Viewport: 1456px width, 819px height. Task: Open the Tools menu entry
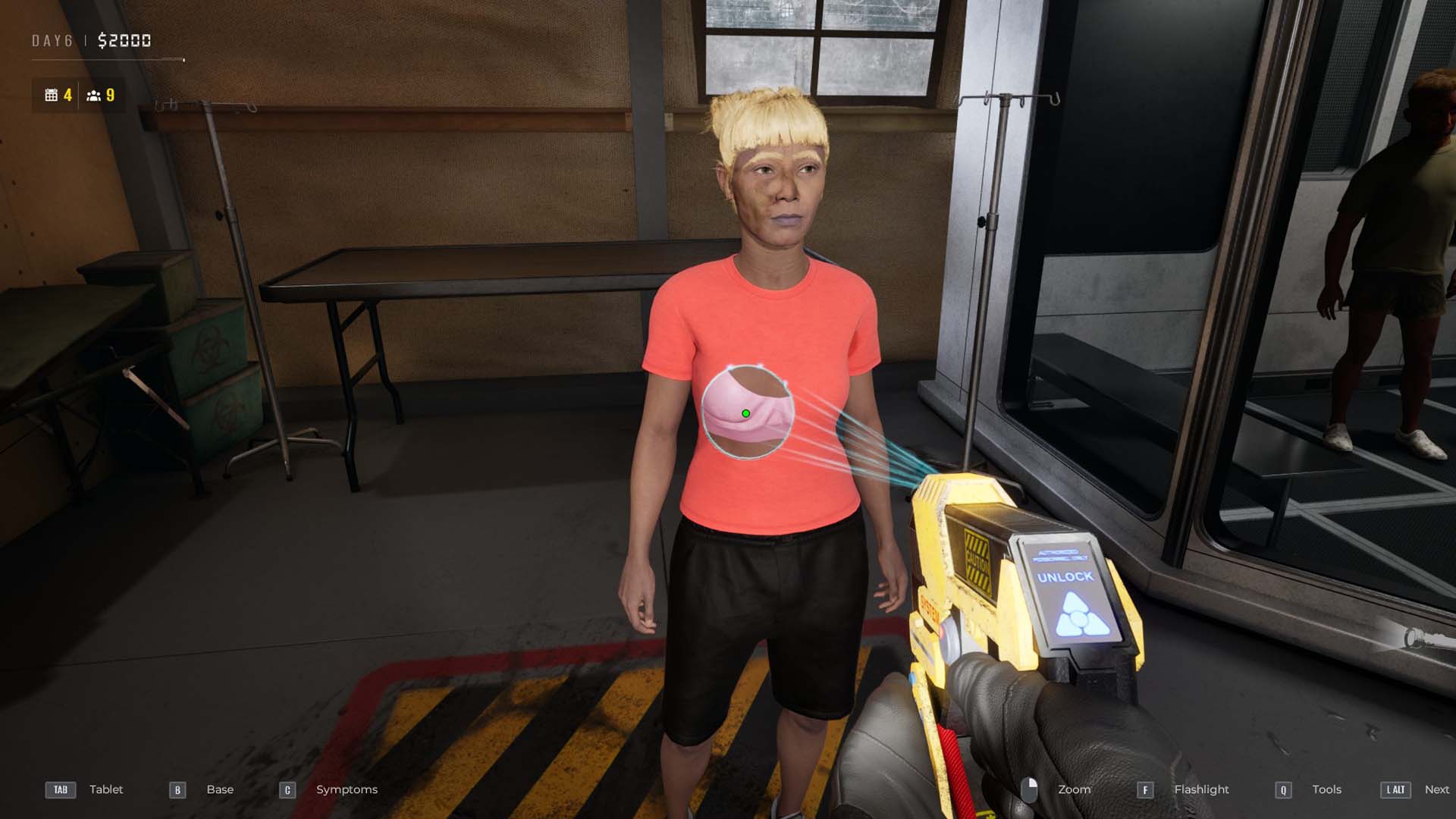[x=1328, y=789]
